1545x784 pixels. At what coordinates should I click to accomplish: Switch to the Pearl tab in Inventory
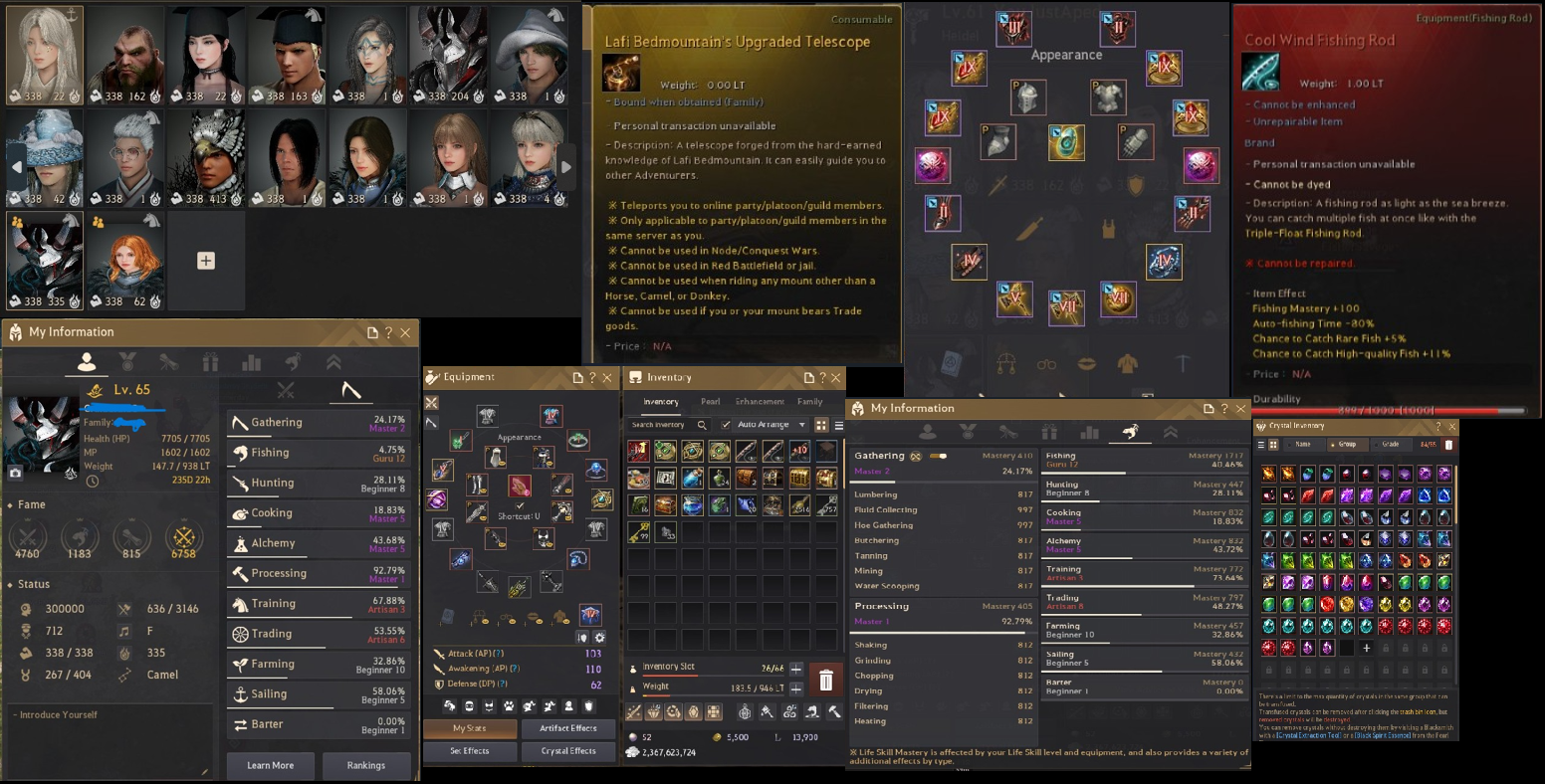tap(711, 401)
